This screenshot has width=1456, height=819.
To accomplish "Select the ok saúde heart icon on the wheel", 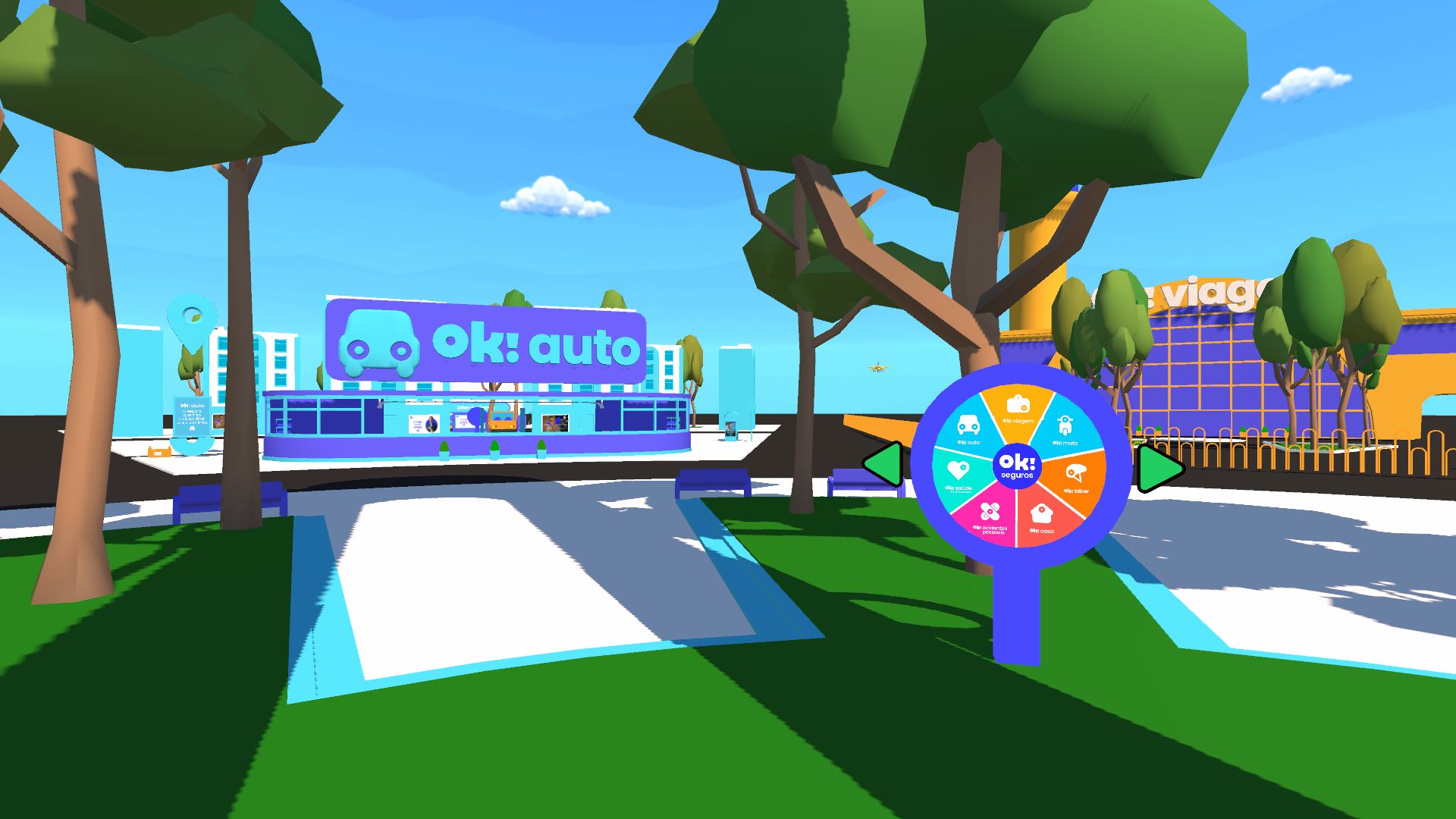I will tap(958, 472).
